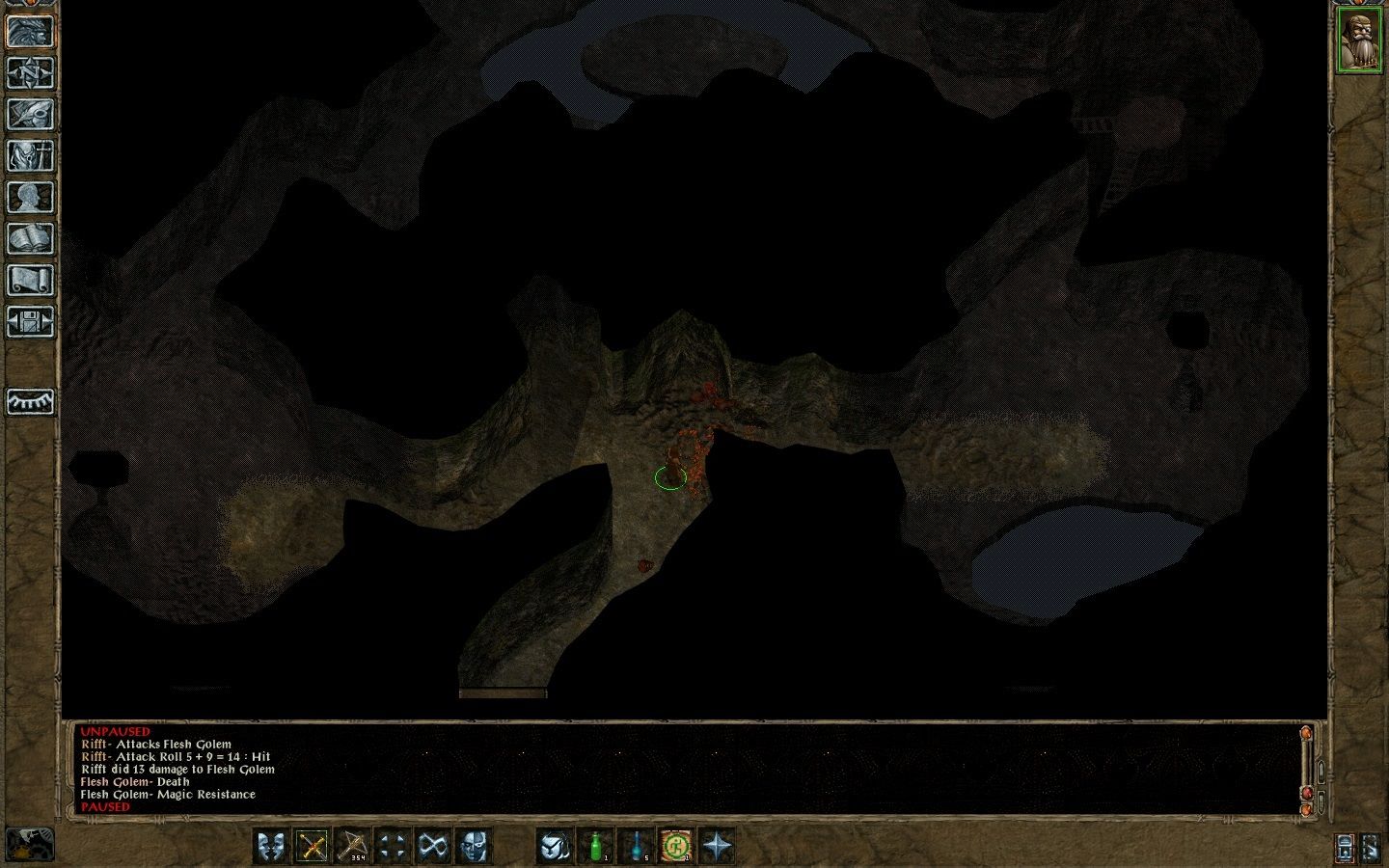Open game options with the disk icon

click(x=32, y=321)
